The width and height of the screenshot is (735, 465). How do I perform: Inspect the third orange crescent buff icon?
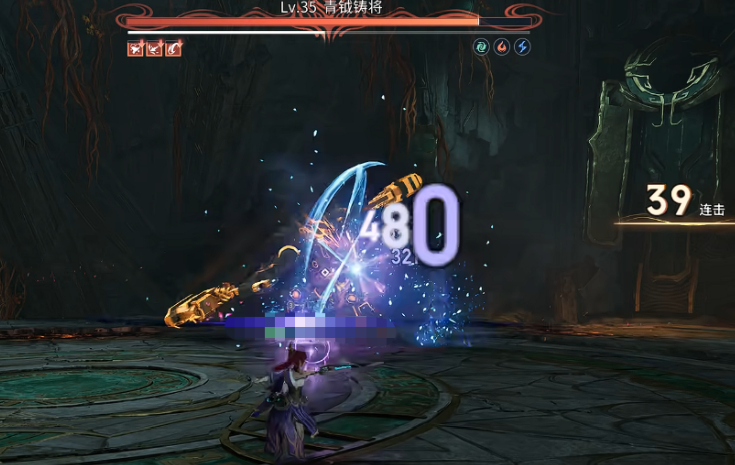(x=173, y=48)
